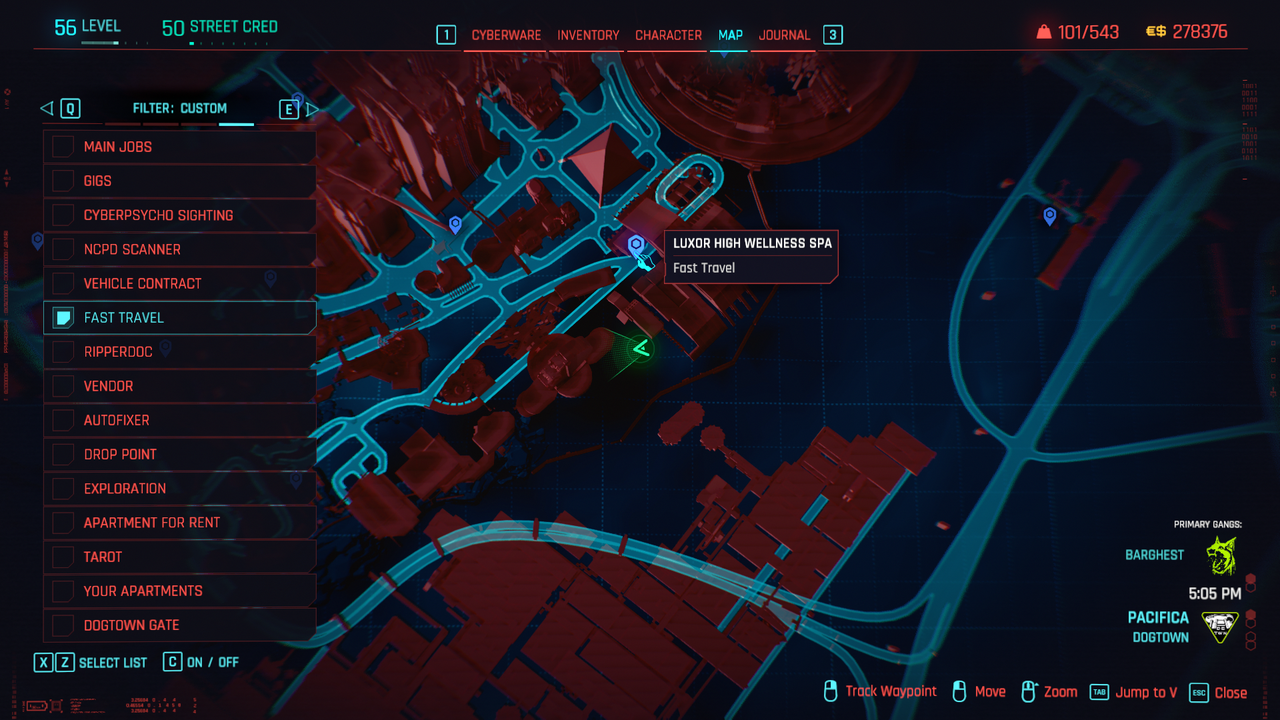1280x720 pixels.
Task: Click the right arrow to change filter preset
Action: pos(311,108)
